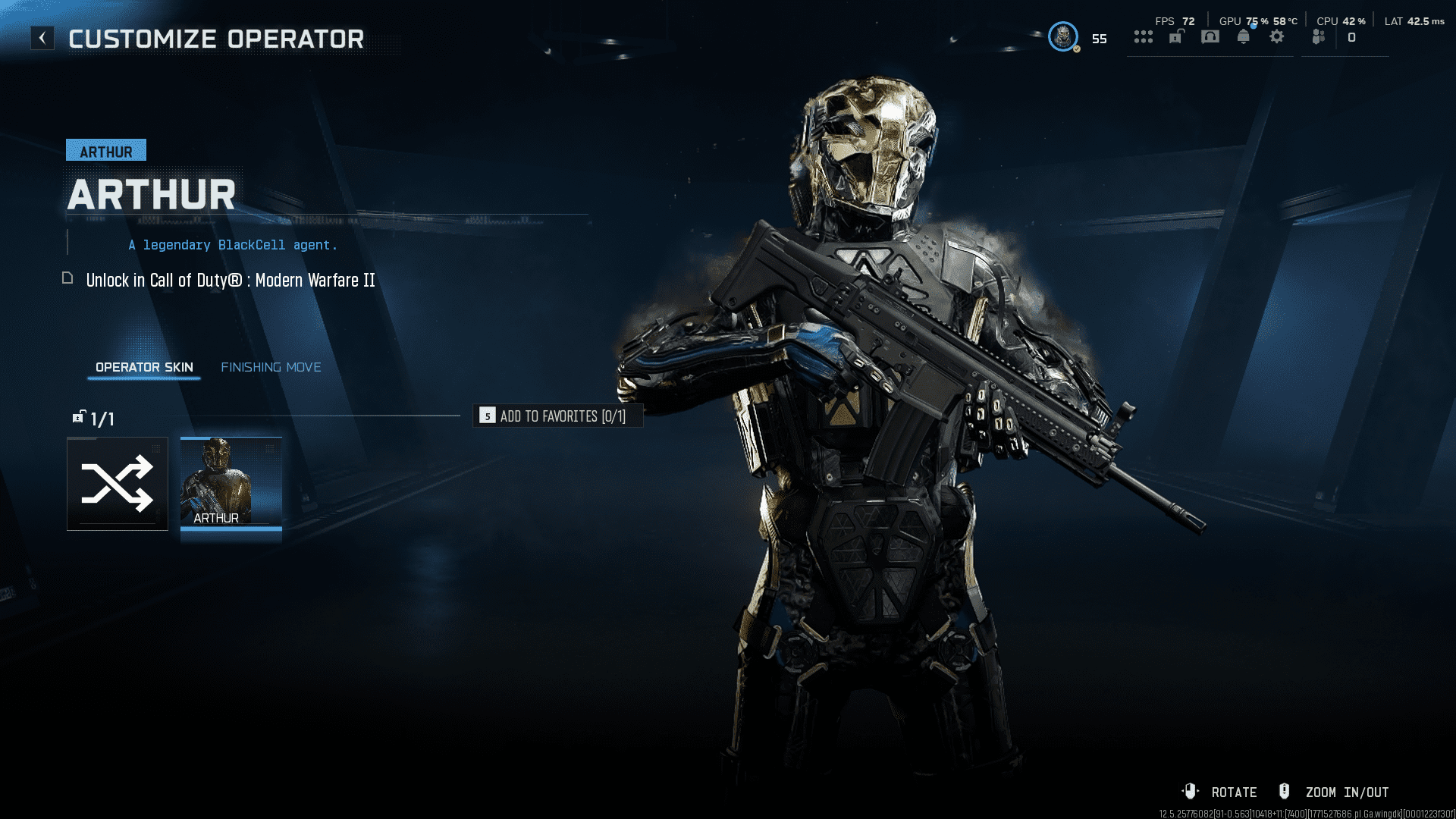Go back from Customize Operator screen
The image size is (1456, 819).
[42, 38]
